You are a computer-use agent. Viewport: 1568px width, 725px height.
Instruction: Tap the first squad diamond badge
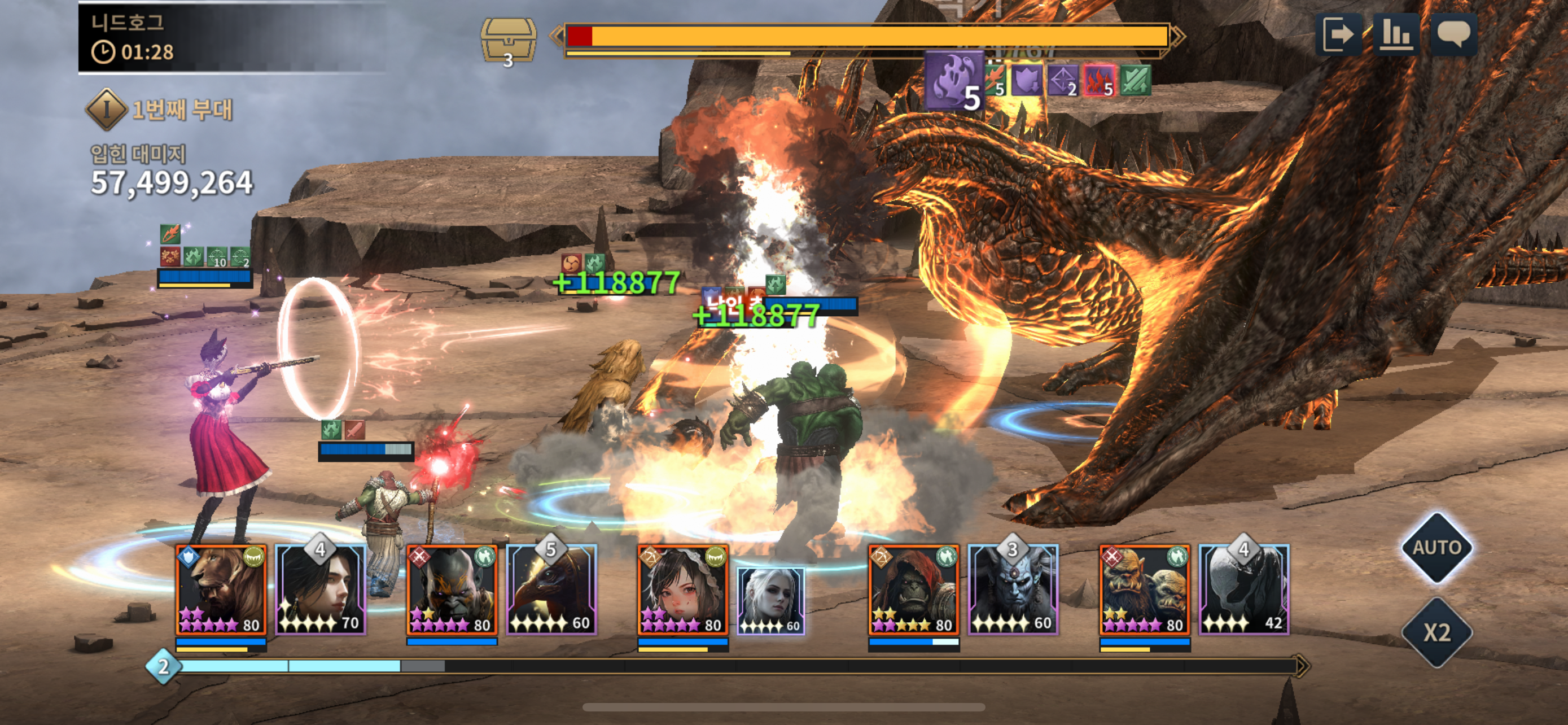tap(107, 110)
